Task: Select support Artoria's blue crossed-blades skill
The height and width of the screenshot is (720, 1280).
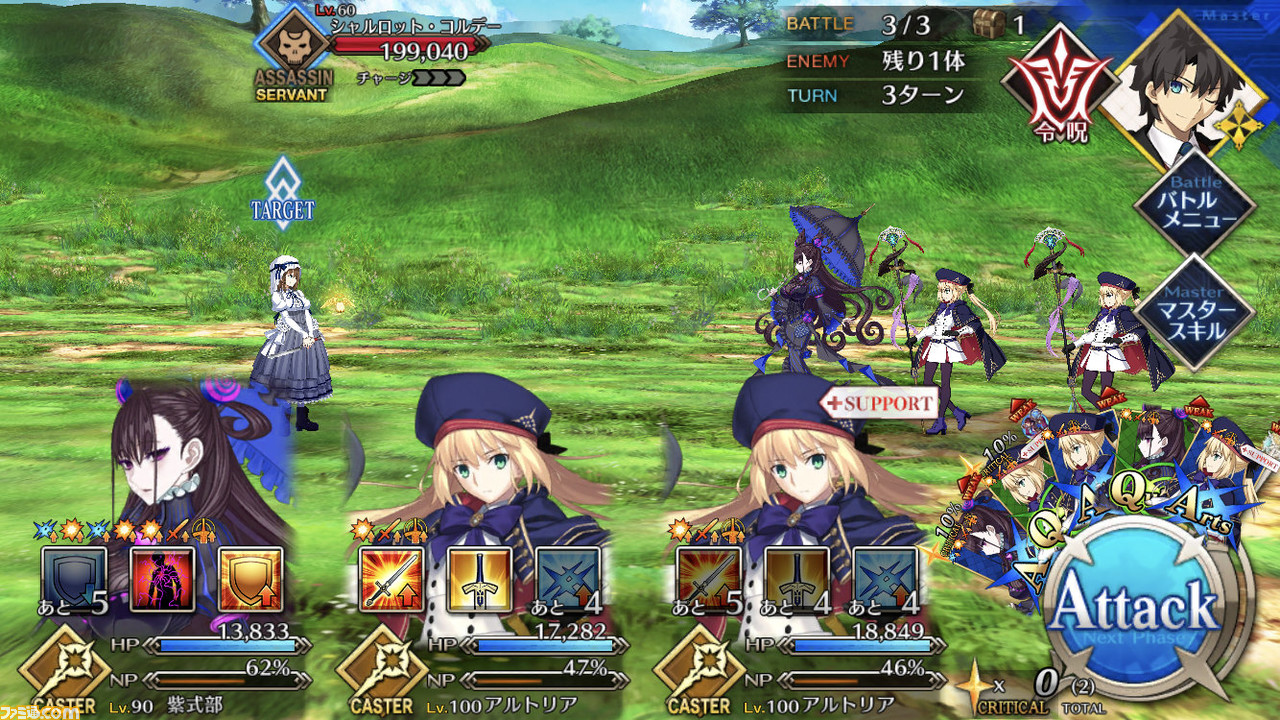Action: 885,579
